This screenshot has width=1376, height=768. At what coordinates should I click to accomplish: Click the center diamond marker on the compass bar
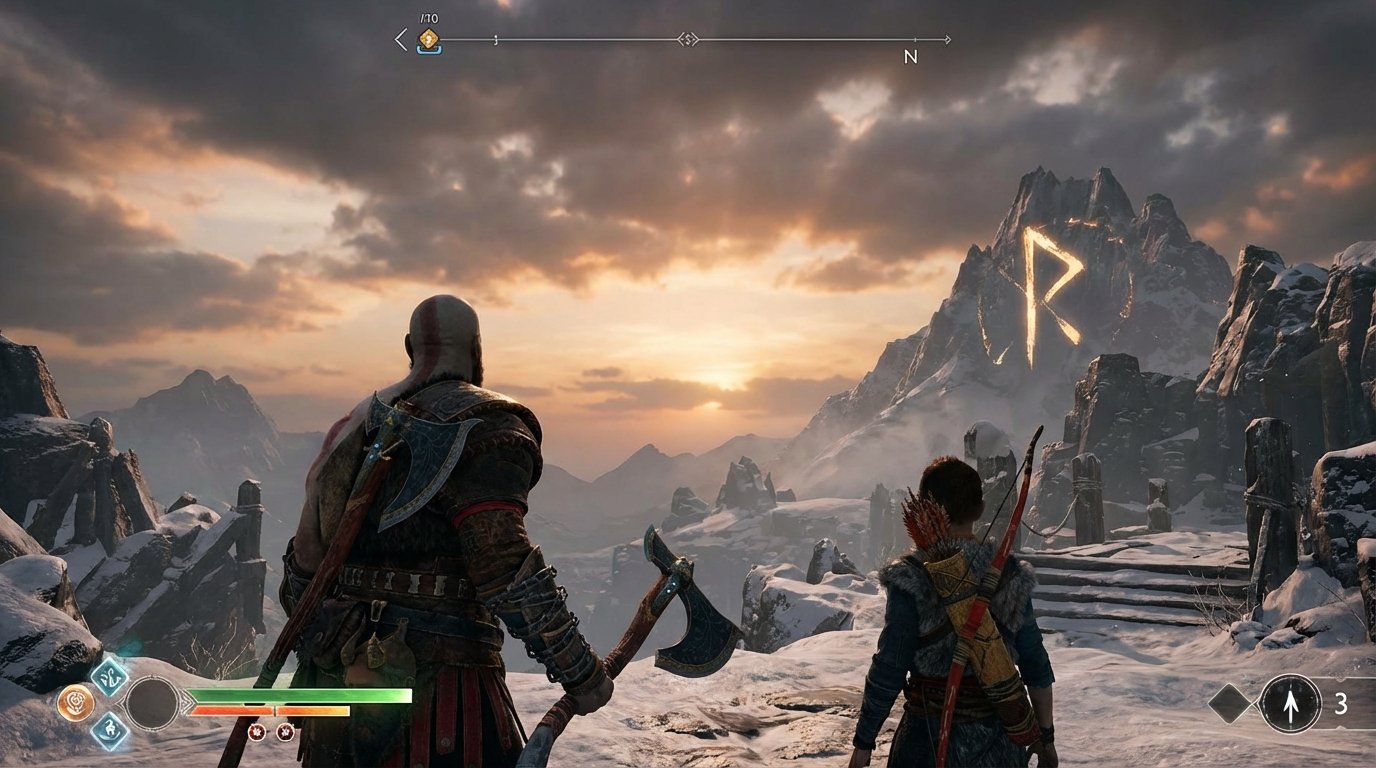[689, 40]
